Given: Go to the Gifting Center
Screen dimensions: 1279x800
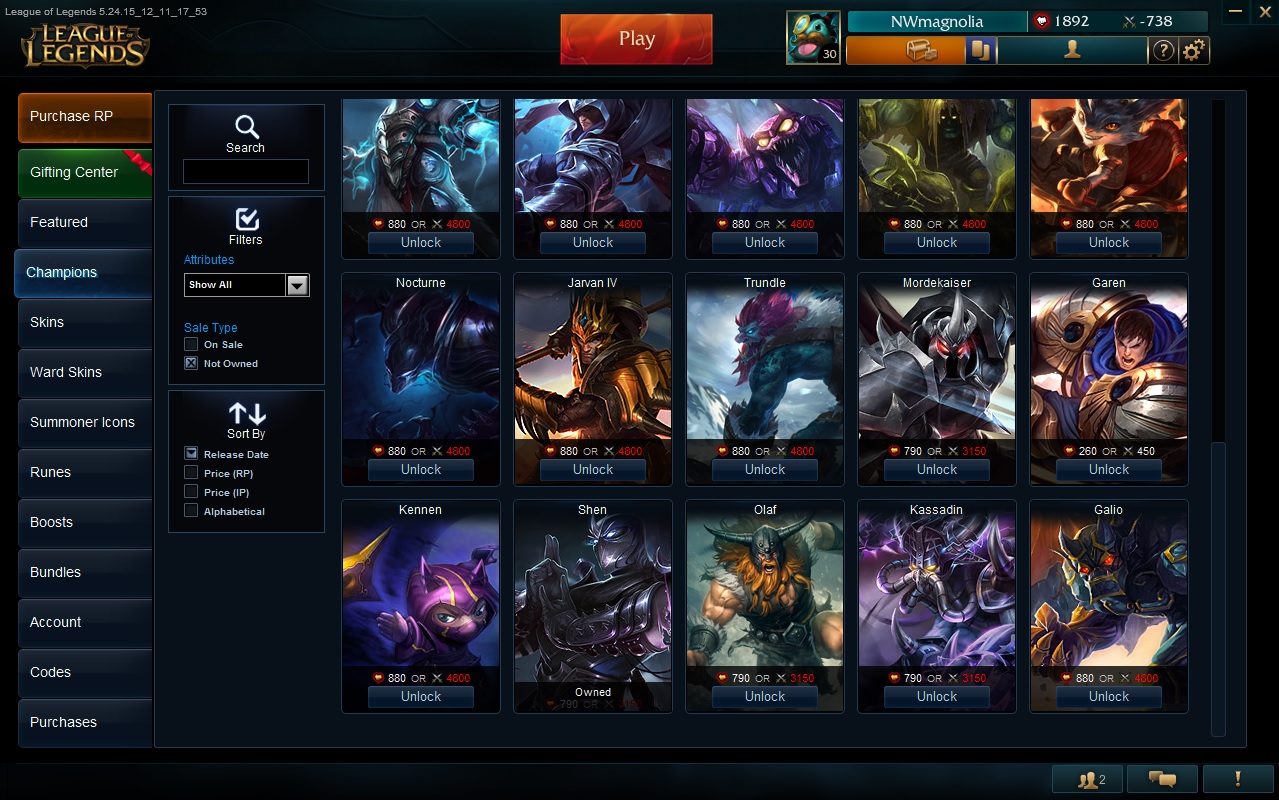Looking at the screenshot, I should 85,173.
